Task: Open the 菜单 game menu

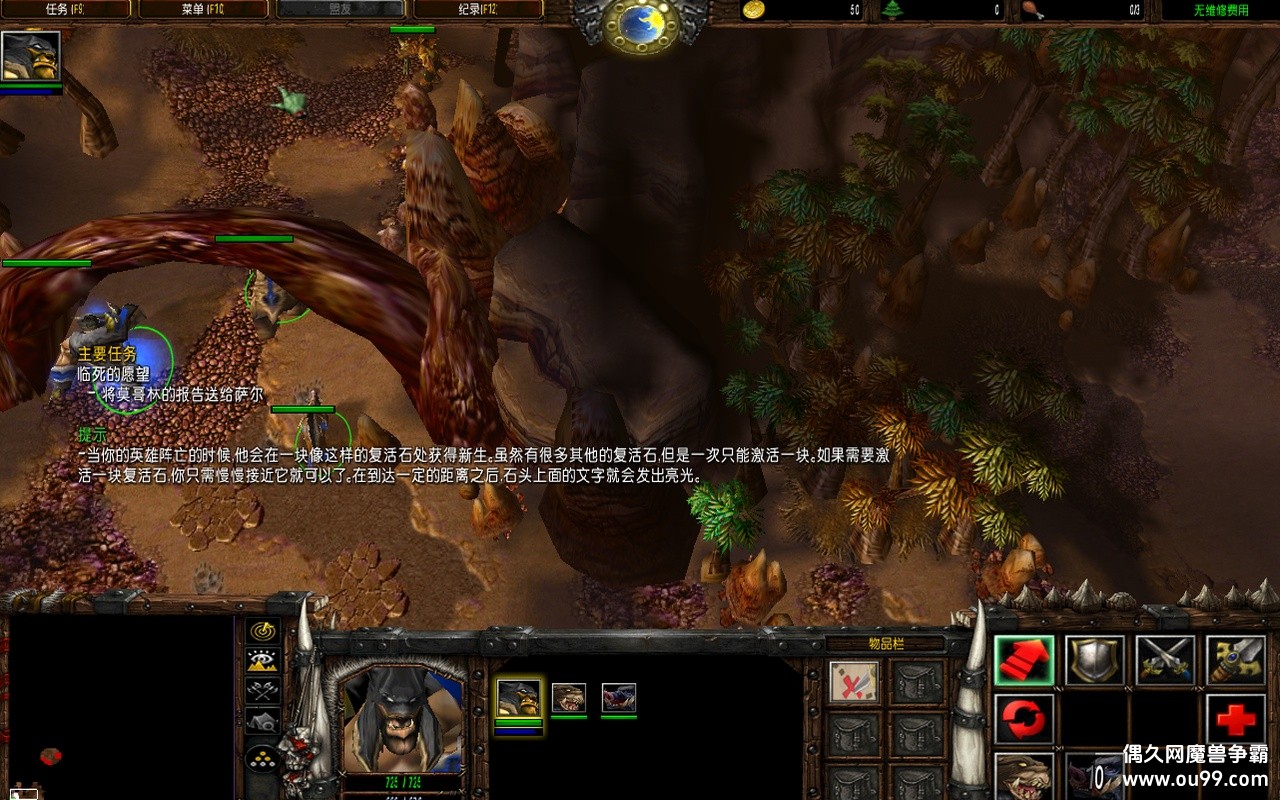Action: tap(203, 10)
